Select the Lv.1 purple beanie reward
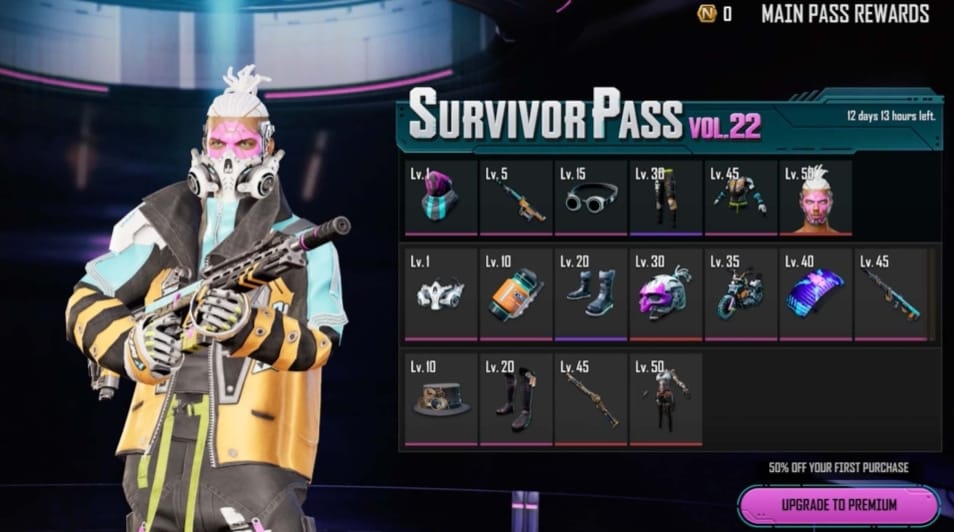 441,198
